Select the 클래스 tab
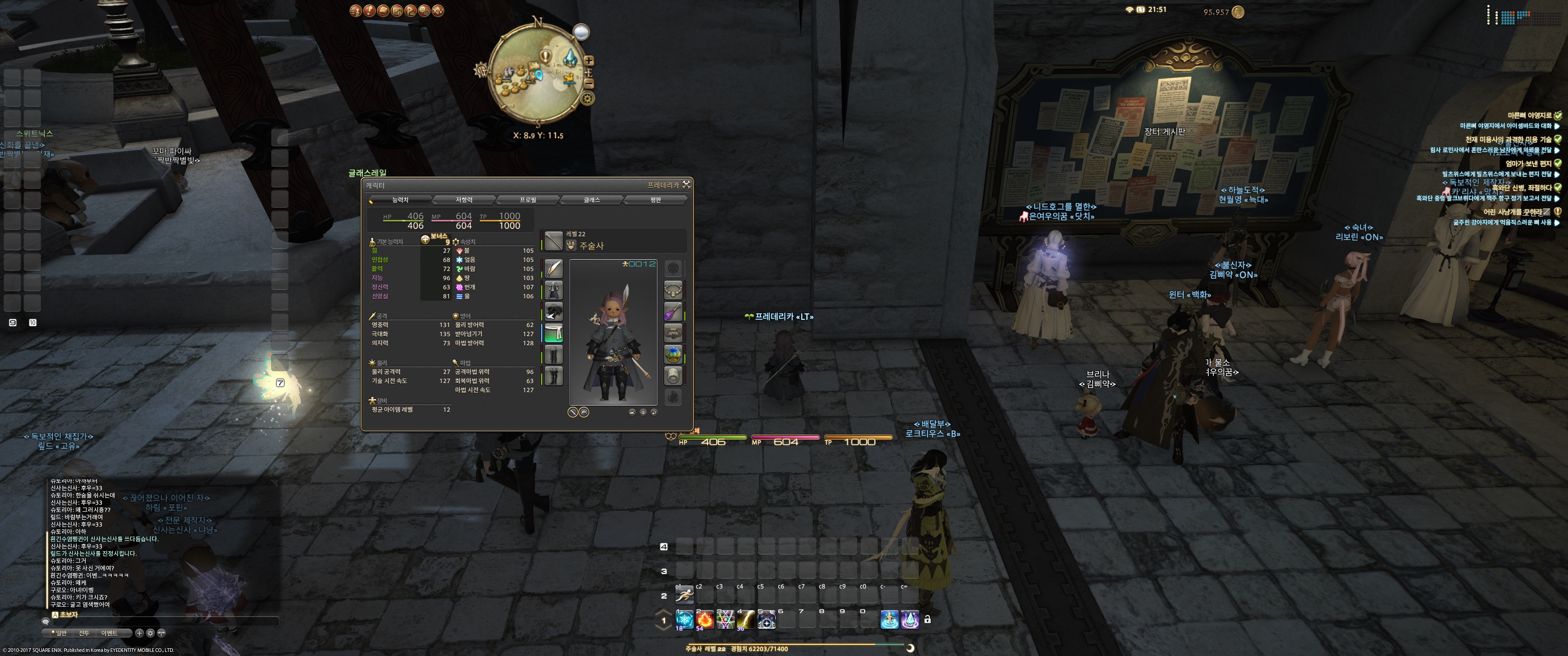This screenshot has height=656, width=1568. click(592, 200)
